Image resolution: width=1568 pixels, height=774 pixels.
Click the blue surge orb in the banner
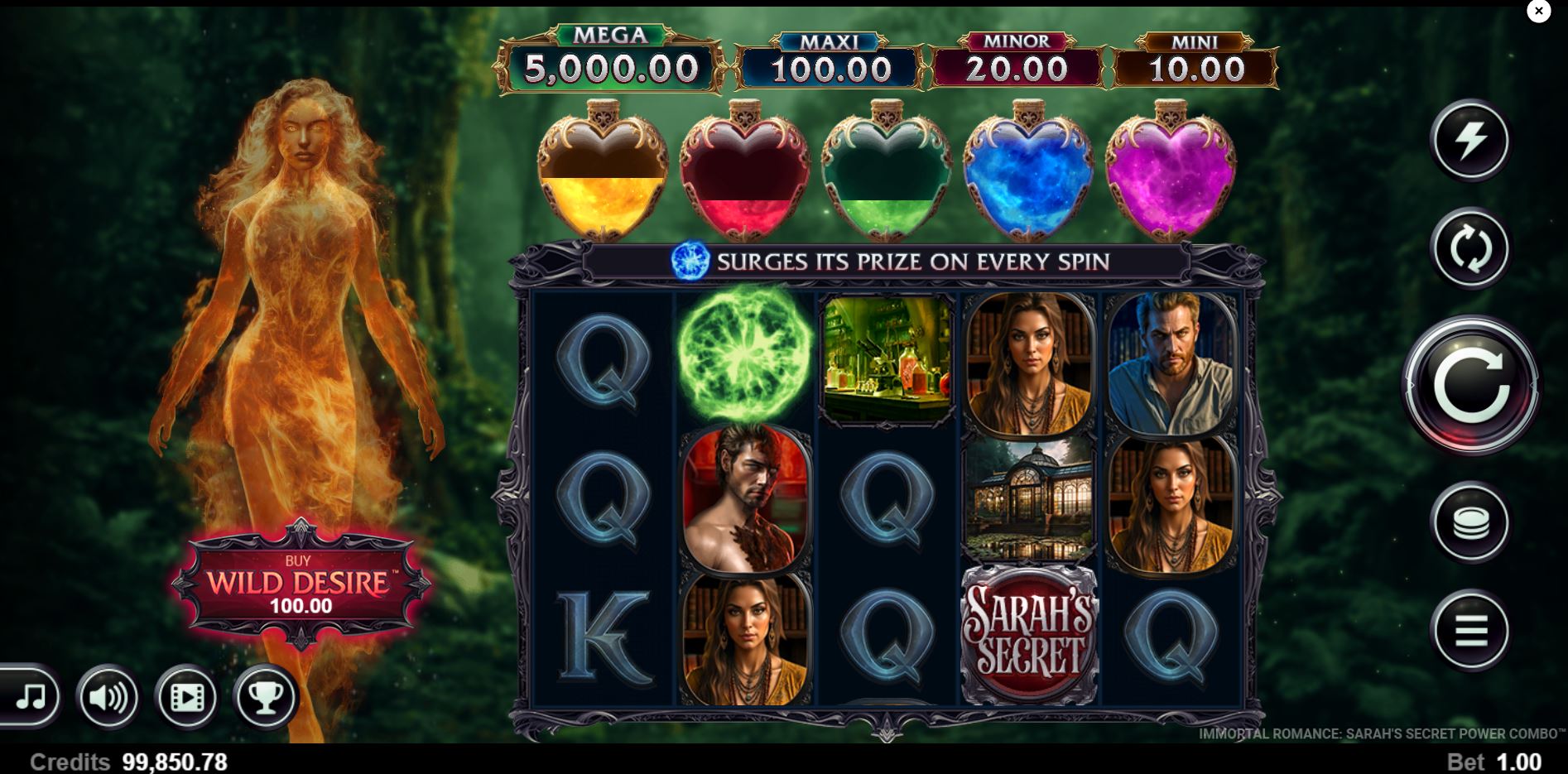tap(690, 260)
